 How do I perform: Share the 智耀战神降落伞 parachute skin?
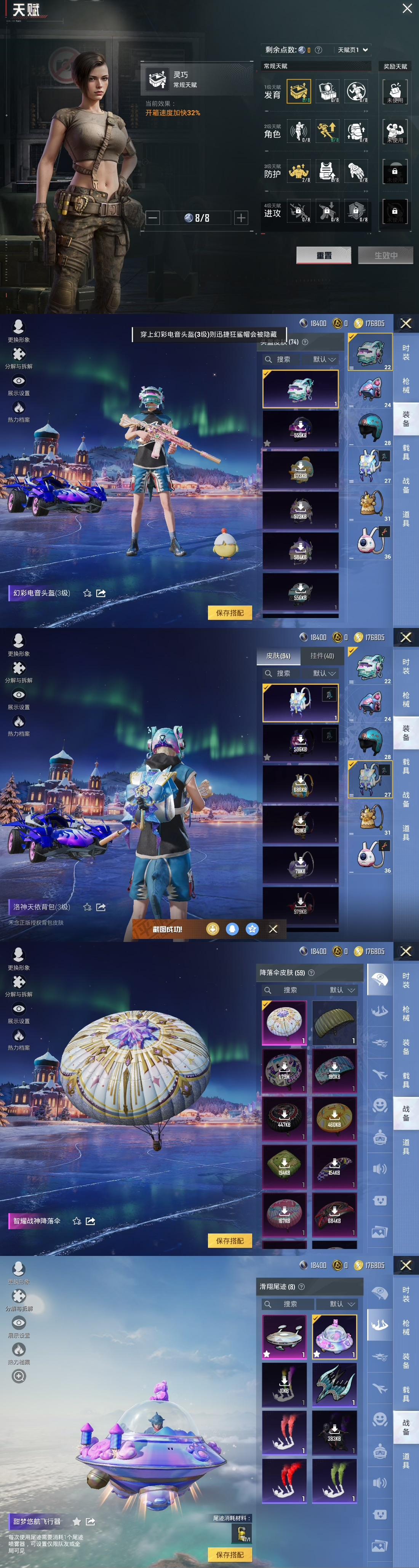point(91,1221)
